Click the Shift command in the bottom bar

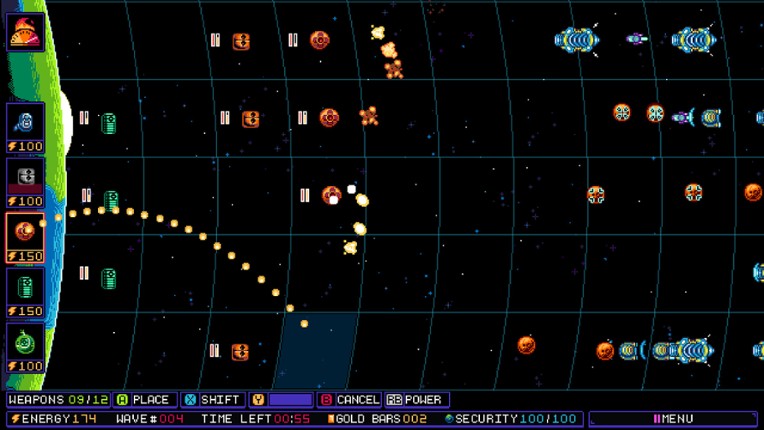(214, 400)
